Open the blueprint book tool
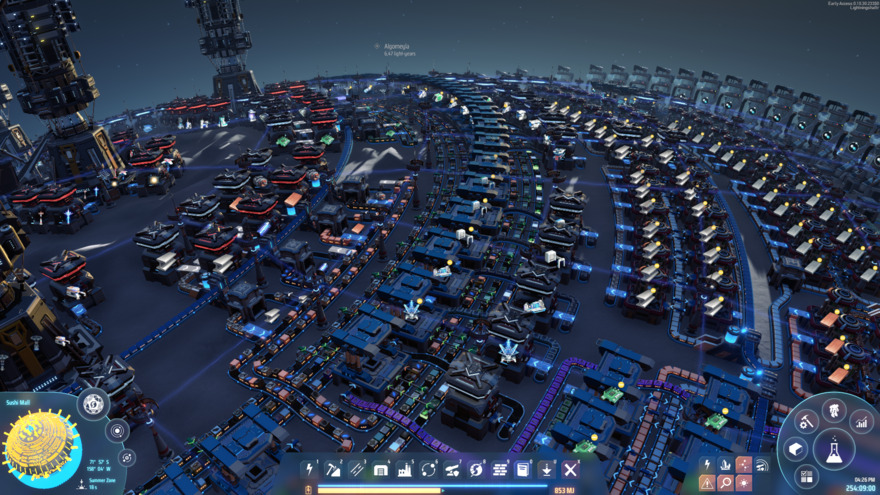This screenshot has height=495, width=880. 523,469
